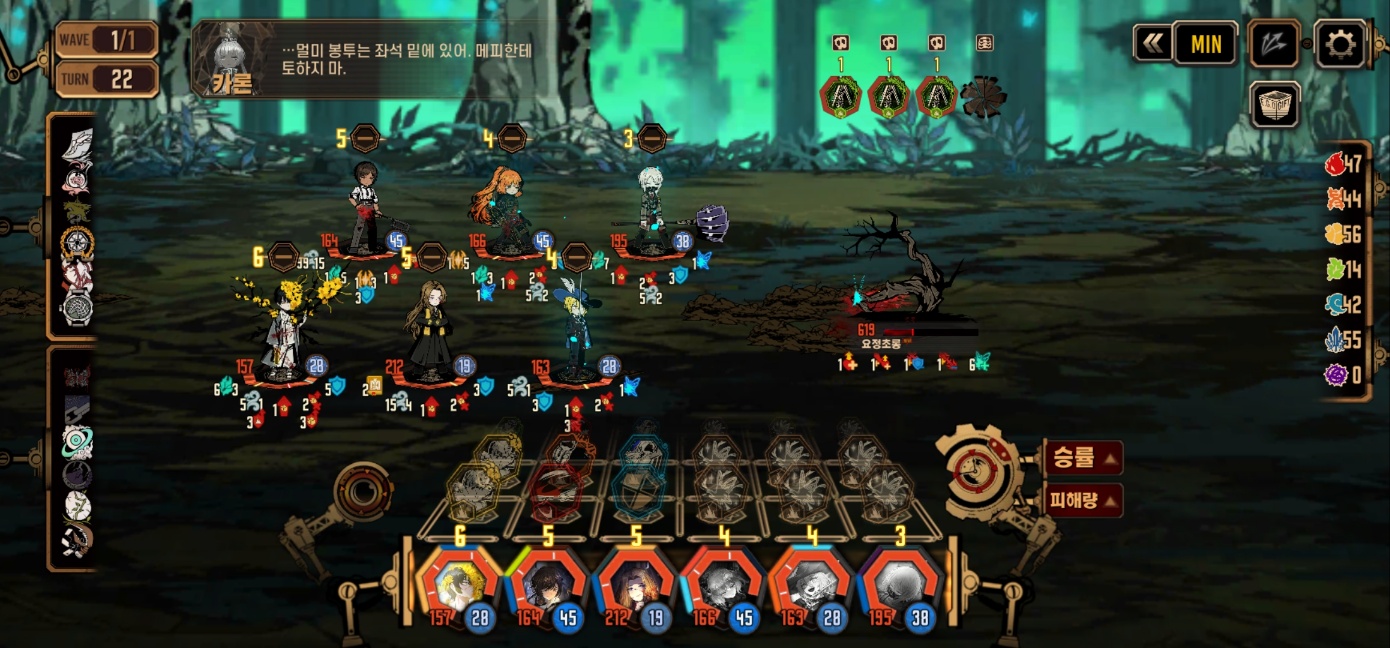Click the MIN display toggle button
Viewport: 1390px width, 648px height.
tap(1206, 44)
